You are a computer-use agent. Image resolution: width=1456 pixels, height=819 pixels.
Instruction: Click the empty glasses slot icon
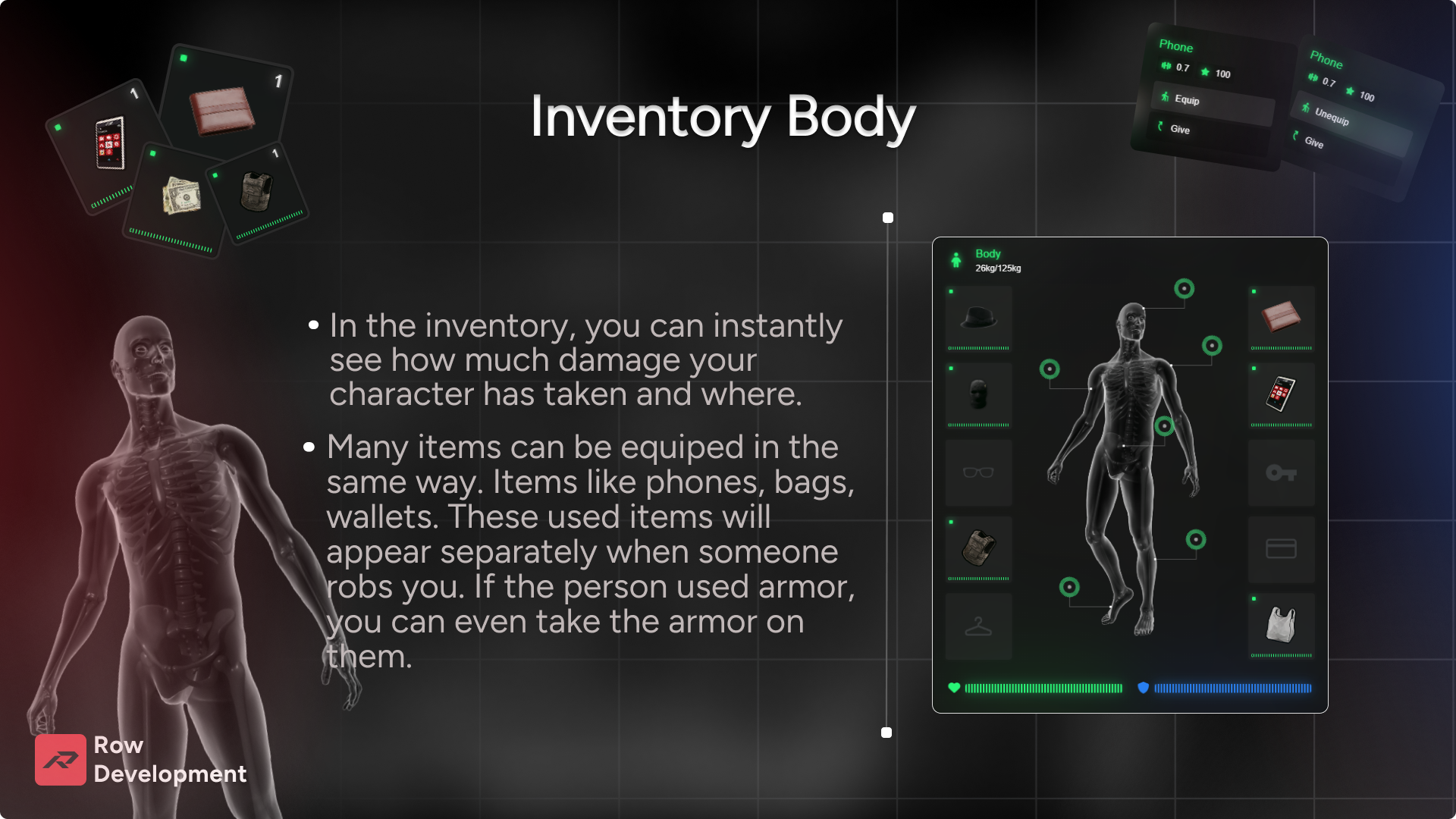pos(978,472)
